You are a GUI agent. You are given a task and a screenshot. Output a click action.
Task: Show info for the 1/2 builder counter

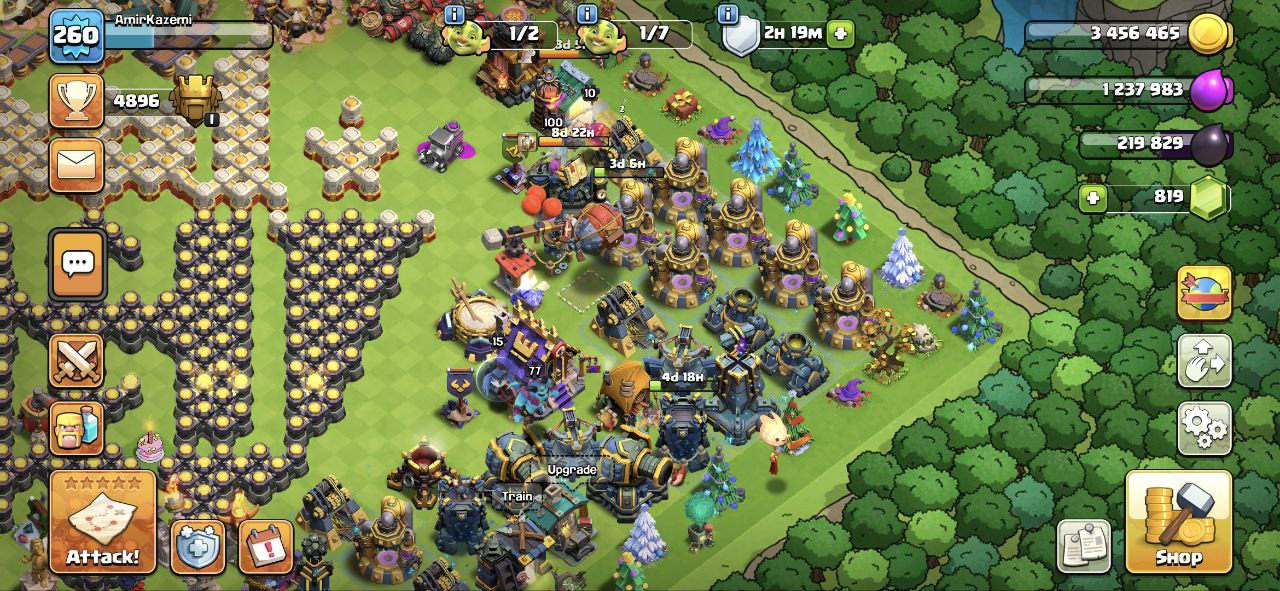click(x=455, y=14)
